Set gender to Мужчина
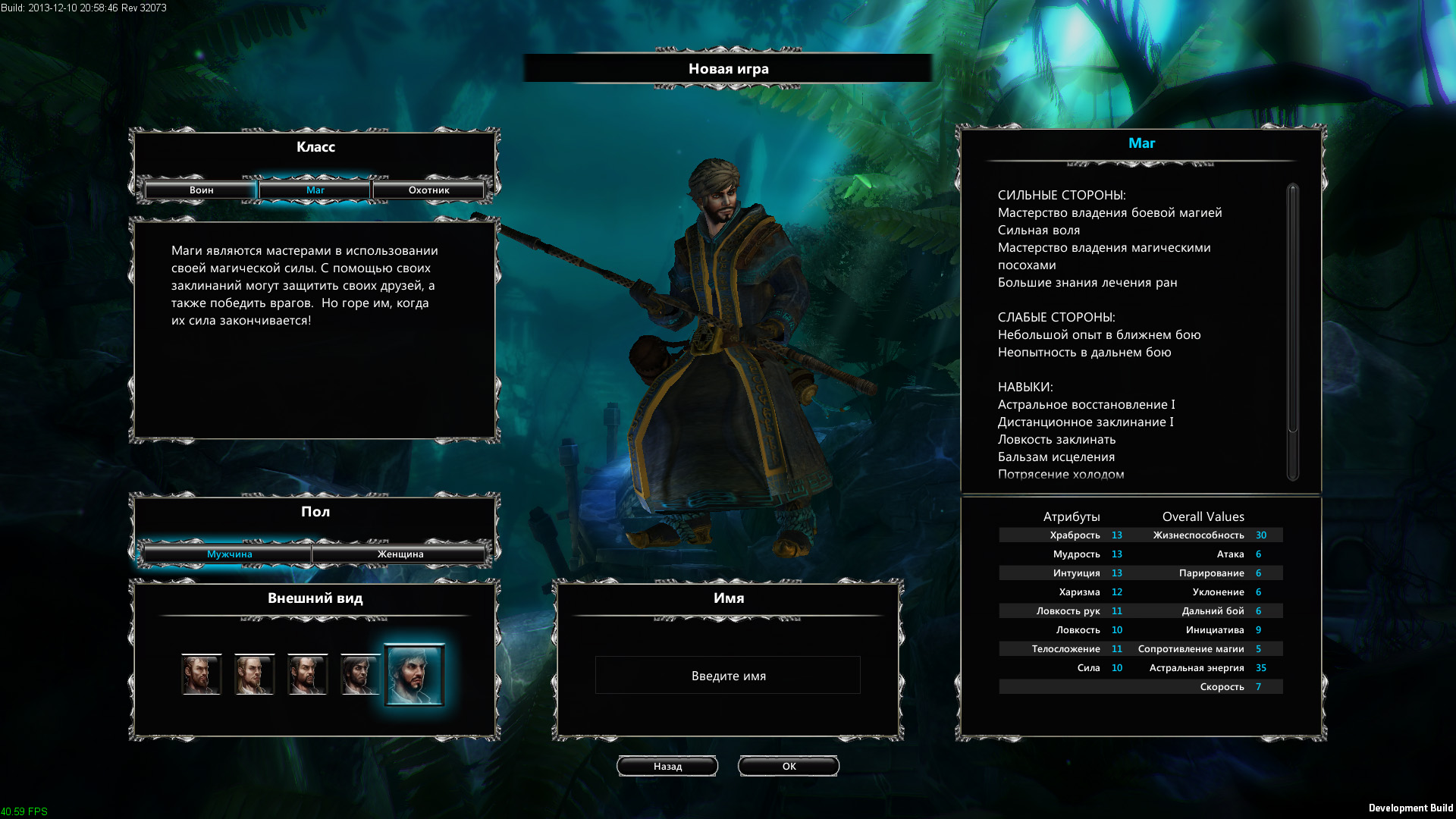 tap(229, 554)
